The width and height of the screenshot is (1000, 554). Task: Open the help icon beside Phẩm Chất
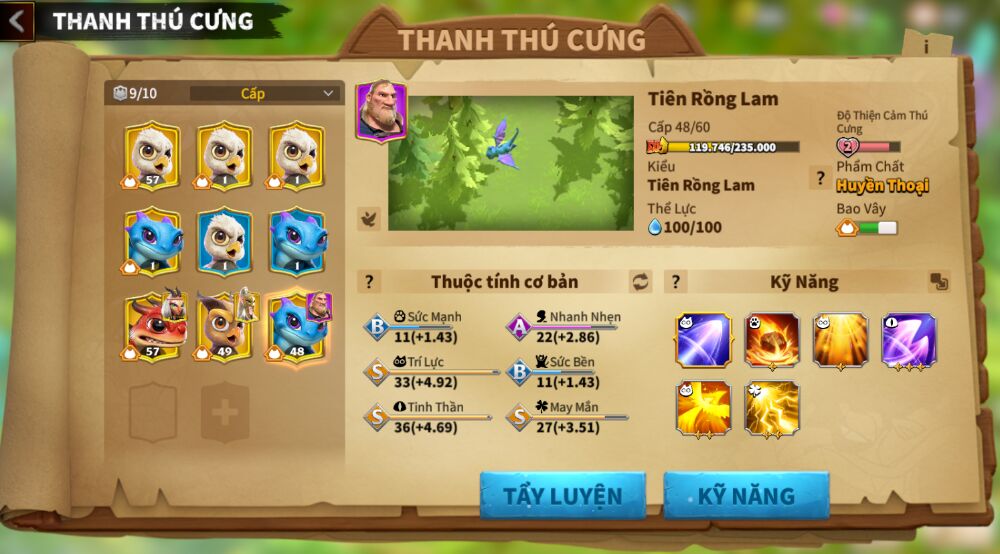pos(820,178)
